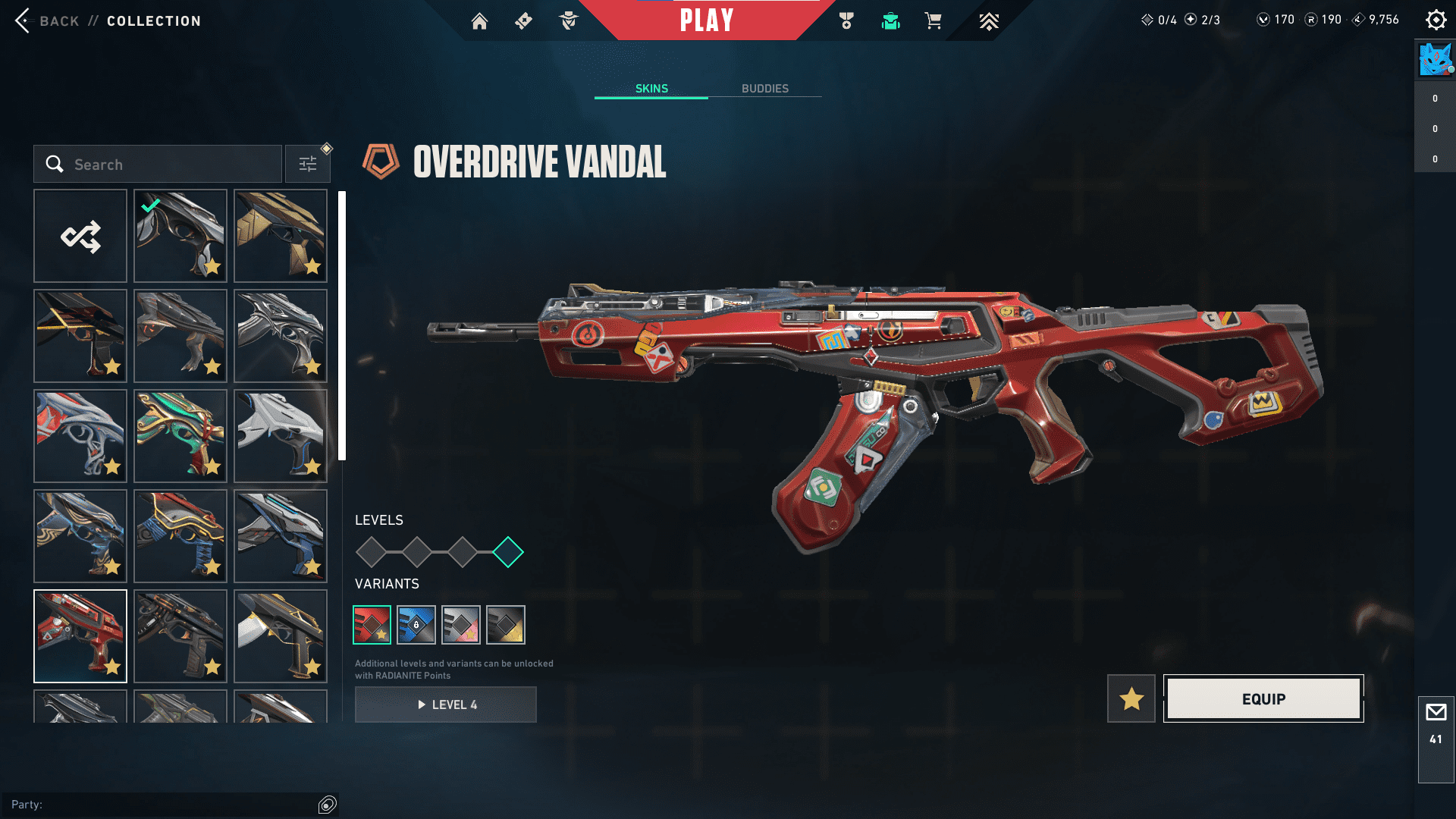
Task: Choose the black and gold variant swatch
Action: pyautogui.click(x=506, y=625)
